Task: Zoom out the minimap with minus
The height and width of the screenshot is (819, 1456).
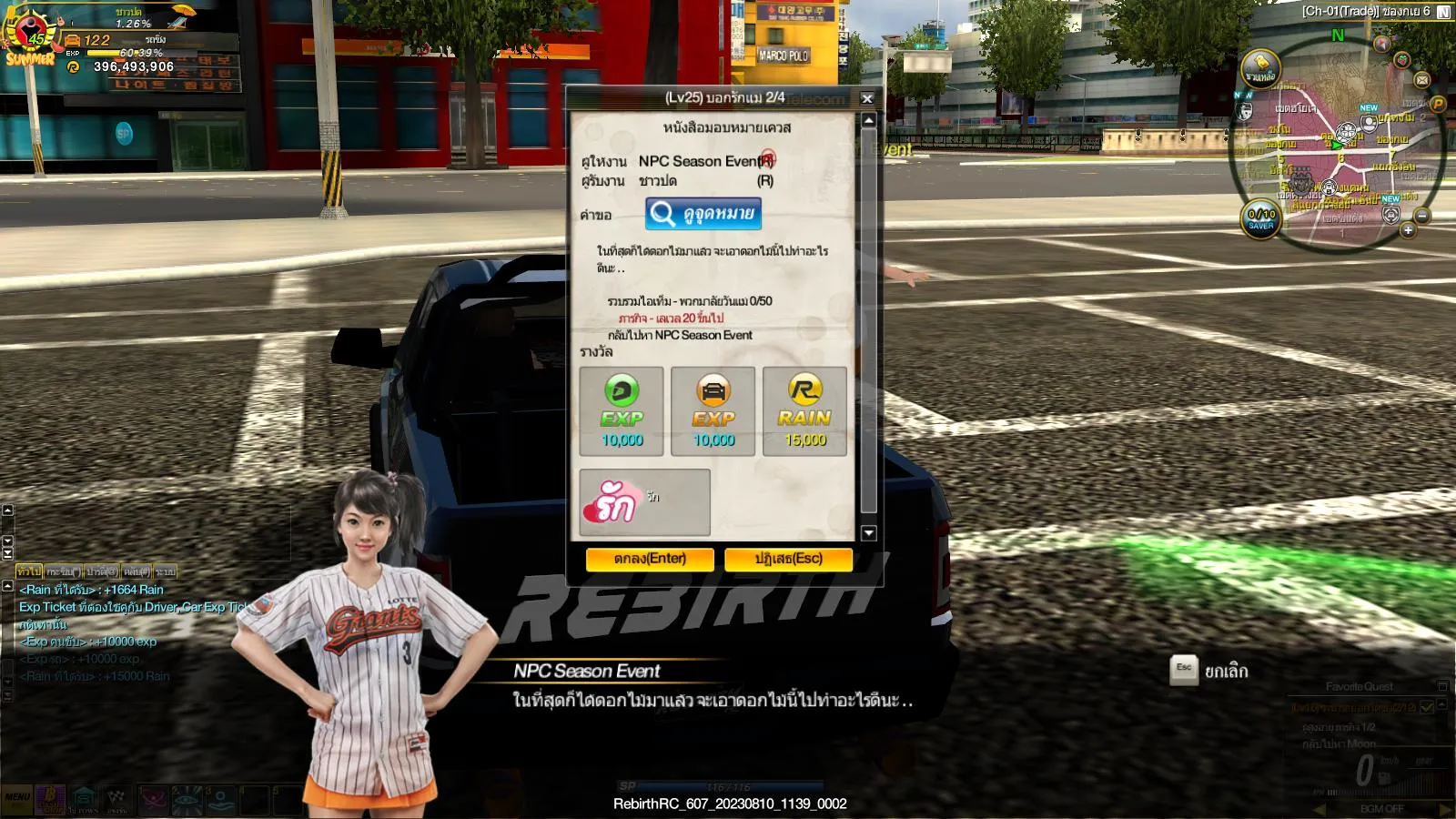Action: [x=1422, y=216]
